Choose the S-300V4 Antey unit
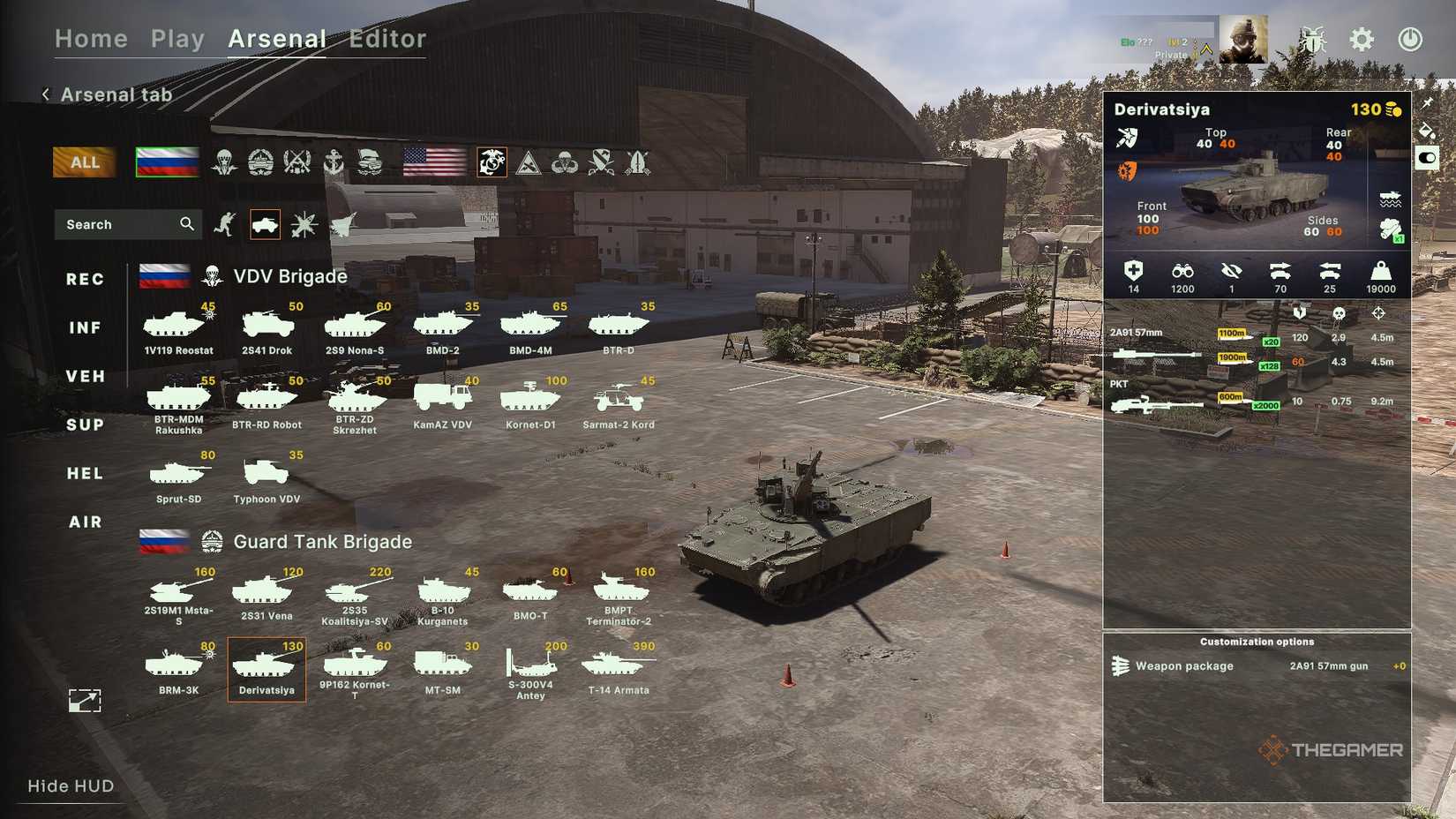Image resolution: width=1456 pixels, height=819 pixels. click(x=530, y=670)
